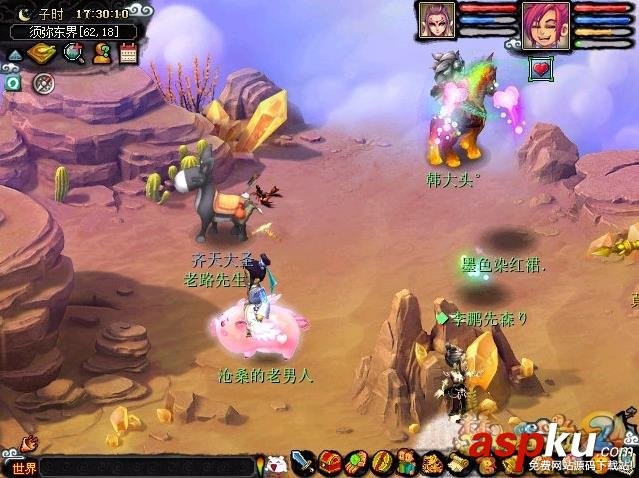Open the orange figure with question mark icon
The width and height of the screenshot is (639, 478).
(x=101, y=54)
